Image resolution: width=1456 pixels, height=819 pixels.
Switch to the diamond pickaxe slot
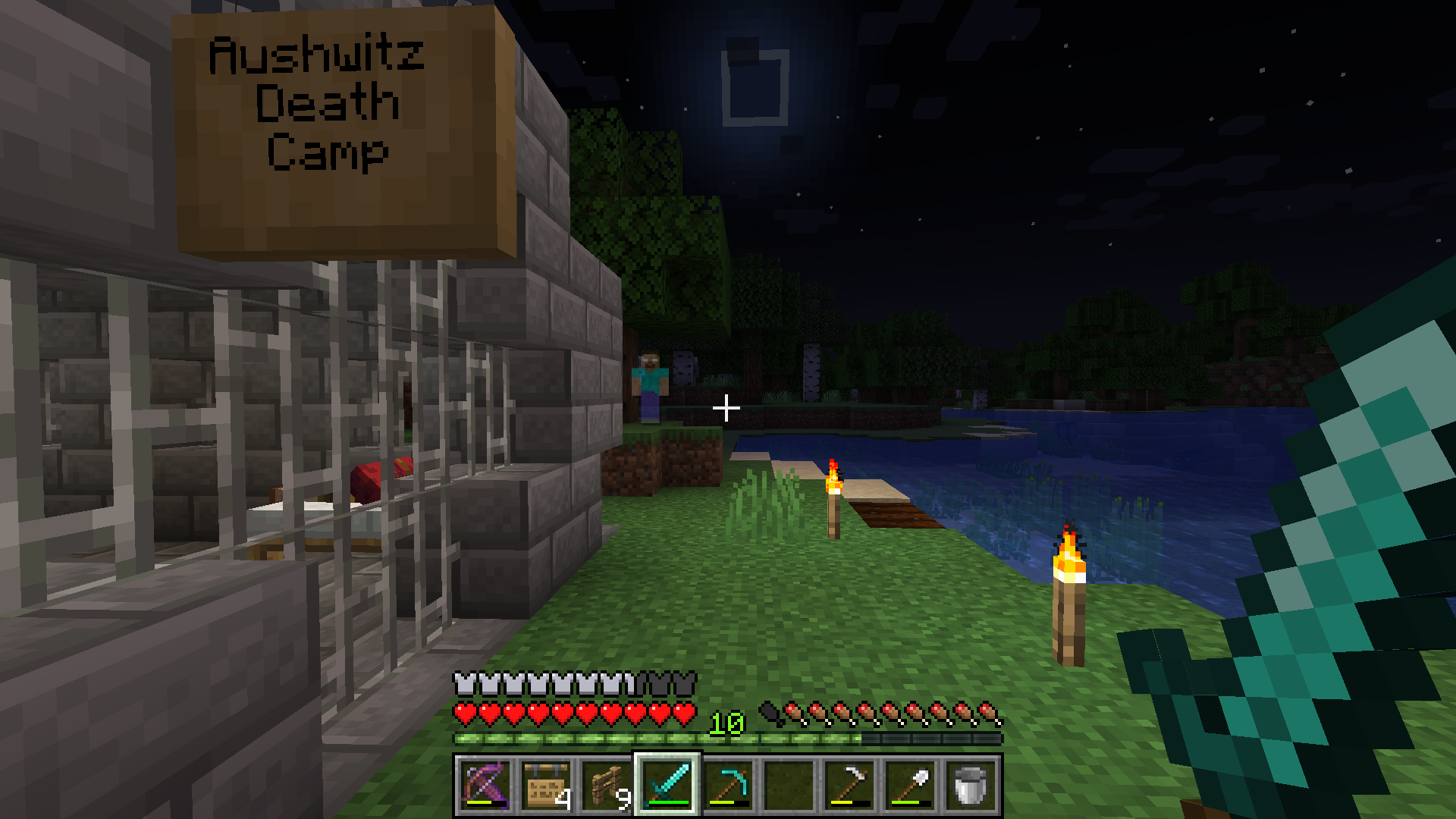tap(728, 785)
